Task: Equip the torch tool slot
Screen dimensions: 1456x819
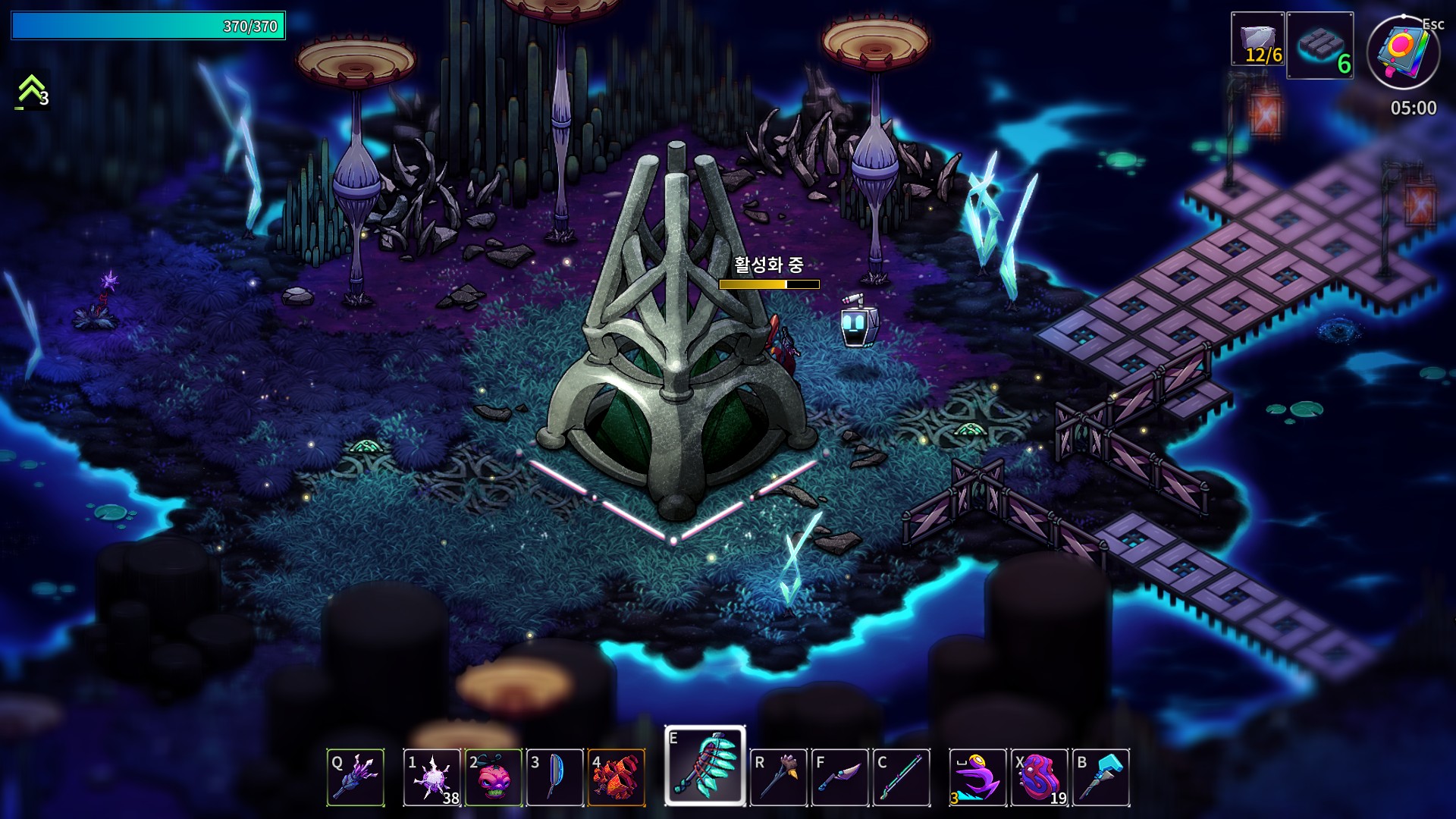Action: point(779,777)
